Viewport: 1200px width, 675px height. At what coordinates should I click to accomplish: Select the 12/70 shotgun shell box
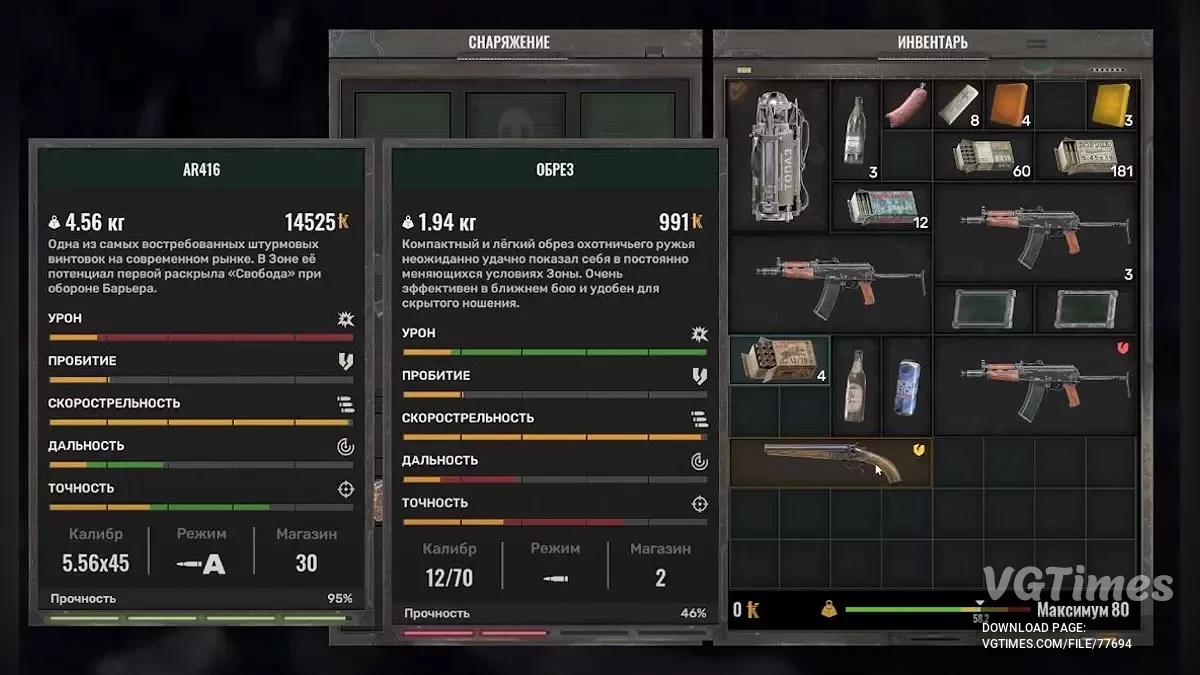[x=779, y=360]
